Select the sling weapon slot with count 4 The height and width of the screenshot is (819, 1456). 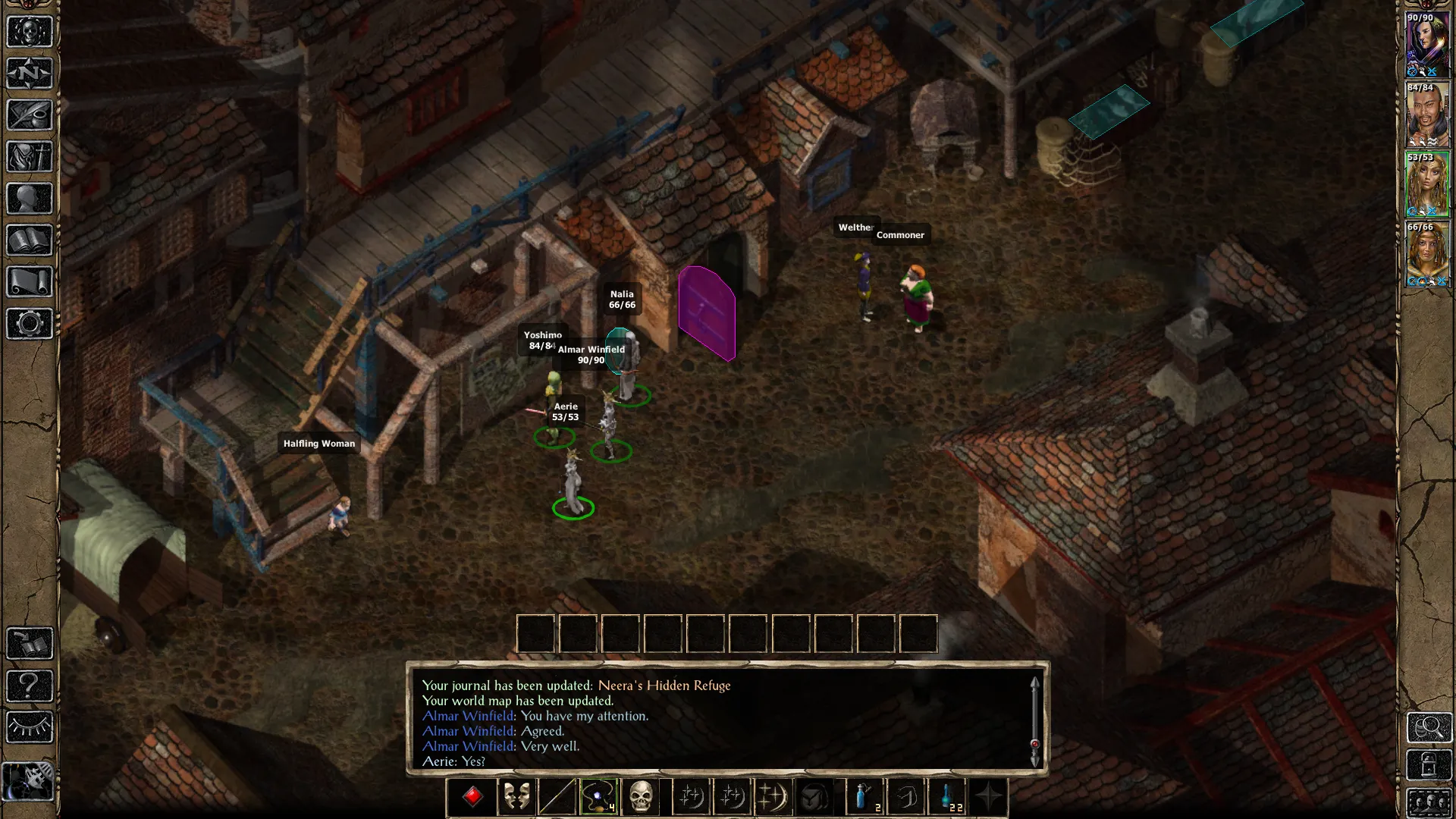point(598,797)
